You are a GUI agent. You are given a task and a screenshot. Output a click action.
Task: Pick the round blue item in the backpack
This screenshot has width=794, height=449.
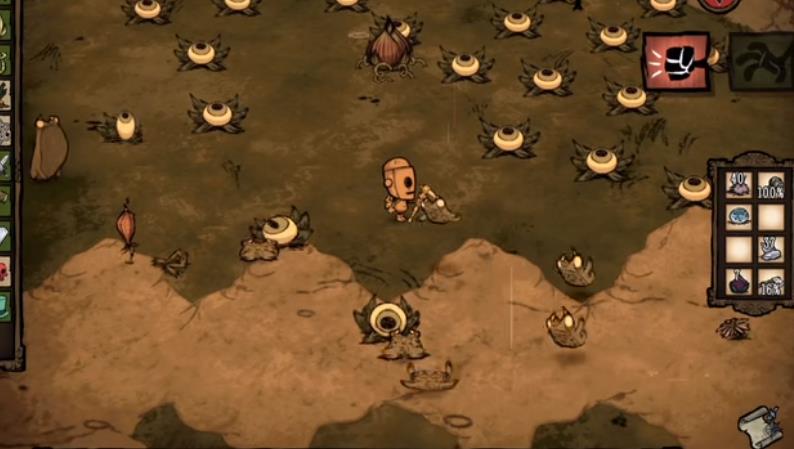coord(739,215)
